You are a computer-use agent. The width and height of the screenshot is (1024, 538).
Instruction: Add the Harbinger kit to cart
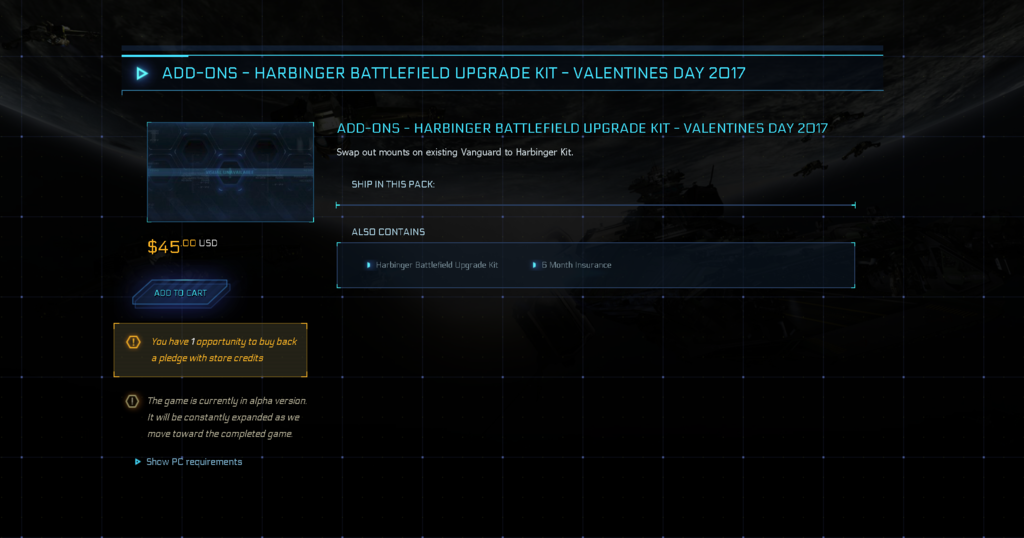coord(181,293)
